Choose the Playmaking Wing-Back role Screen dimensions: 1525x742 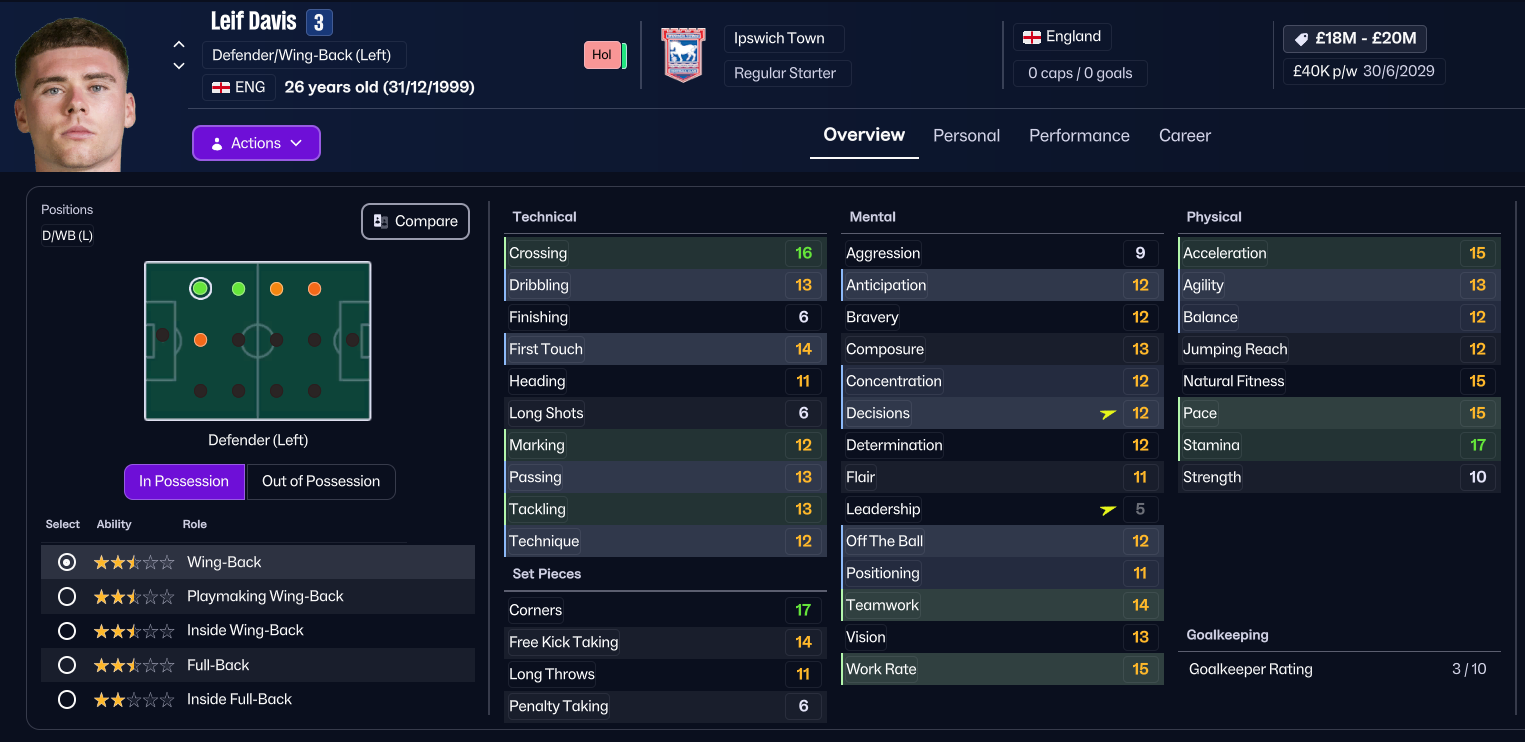67,597
